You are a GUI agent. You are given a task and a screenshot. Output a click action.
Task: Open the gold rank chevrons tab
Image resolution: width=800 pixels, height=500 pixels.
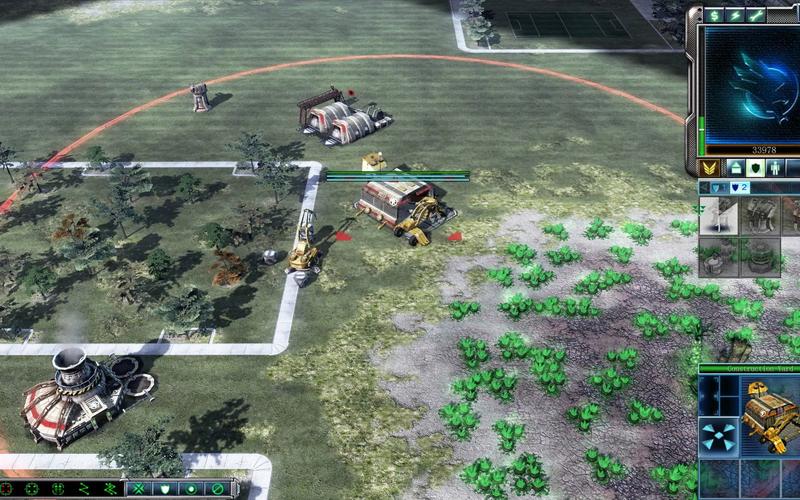709,168
